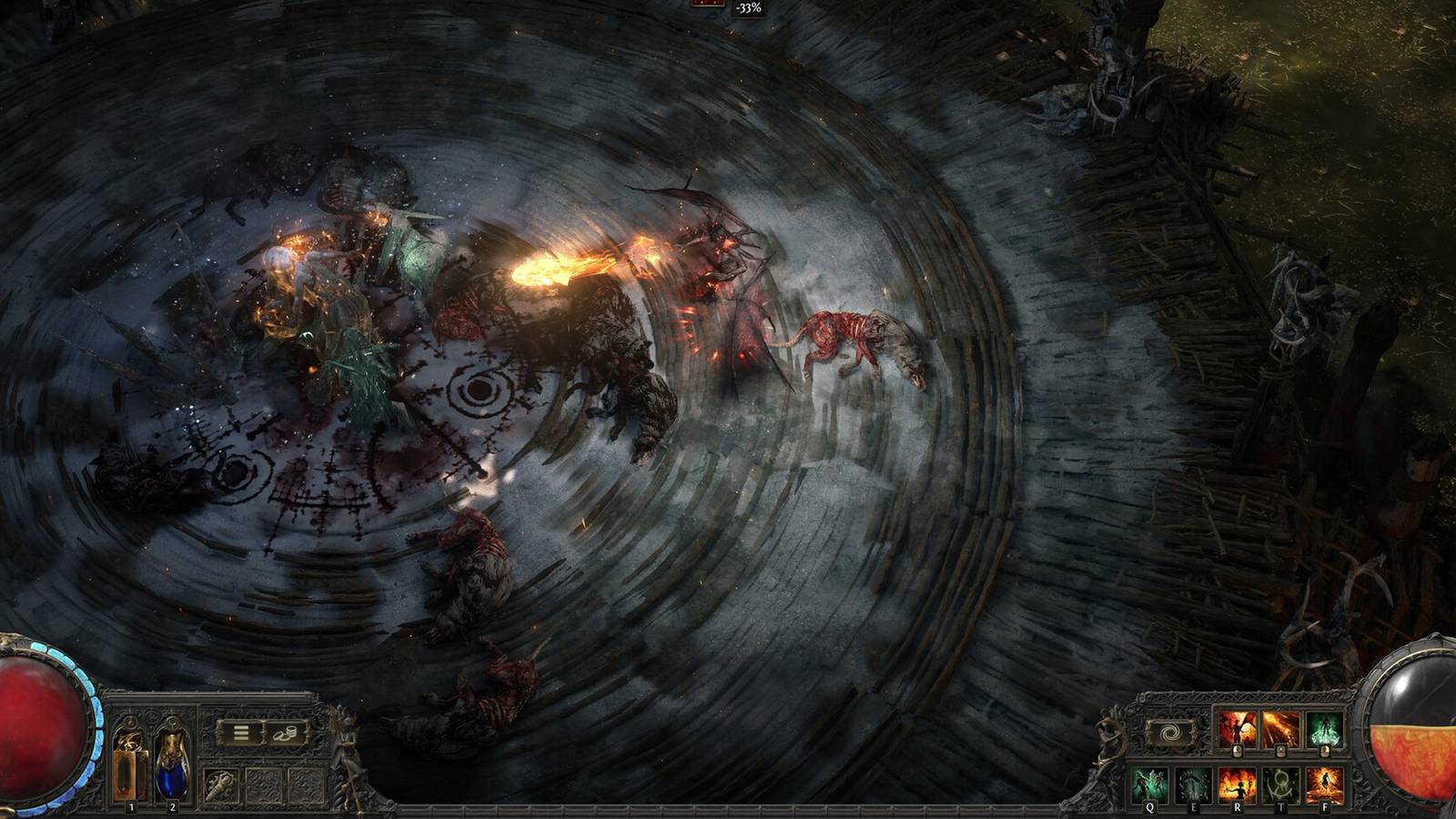Select the middle flame wall skill icon

pyautogui.click(x=1281, y=728)
